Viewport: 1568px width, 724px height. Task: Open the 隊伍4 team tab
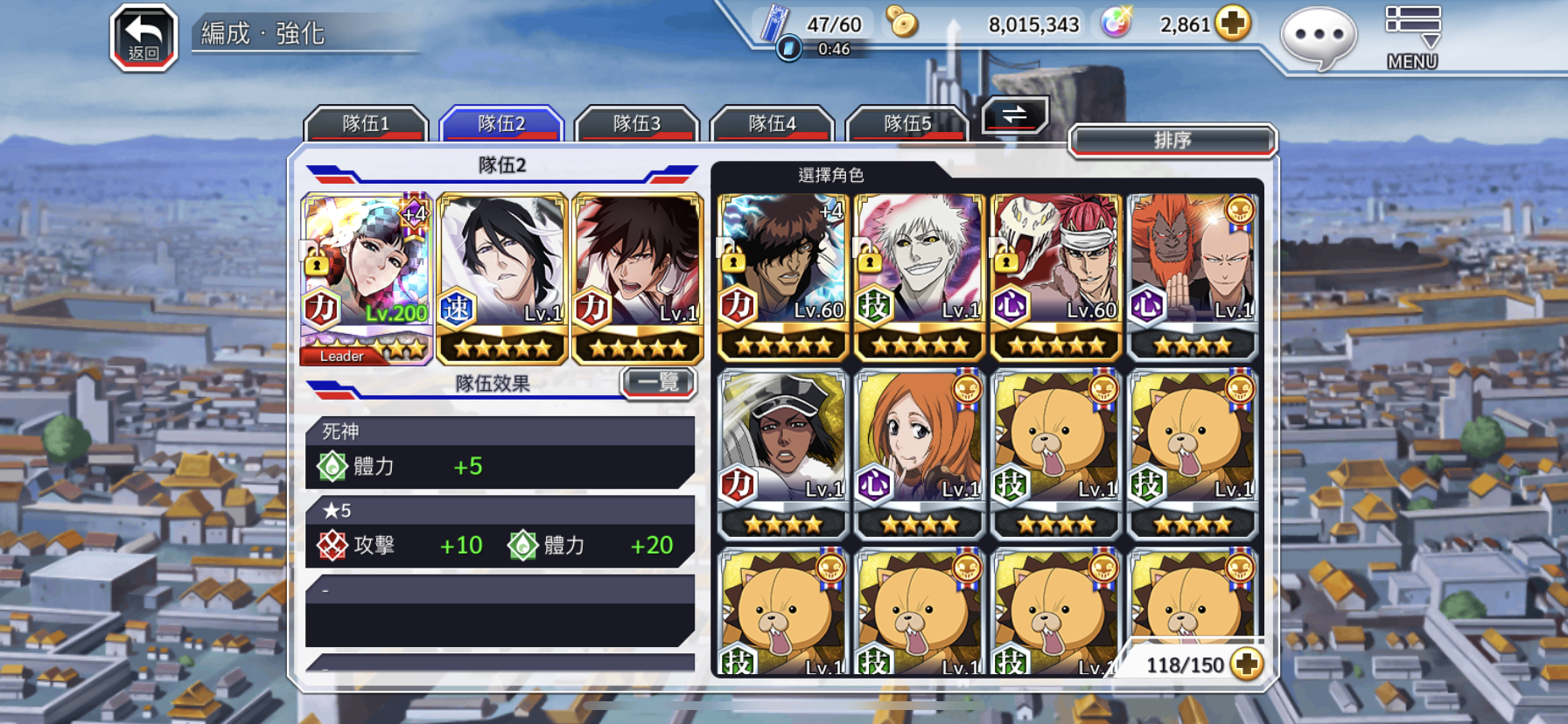(773, 124)
